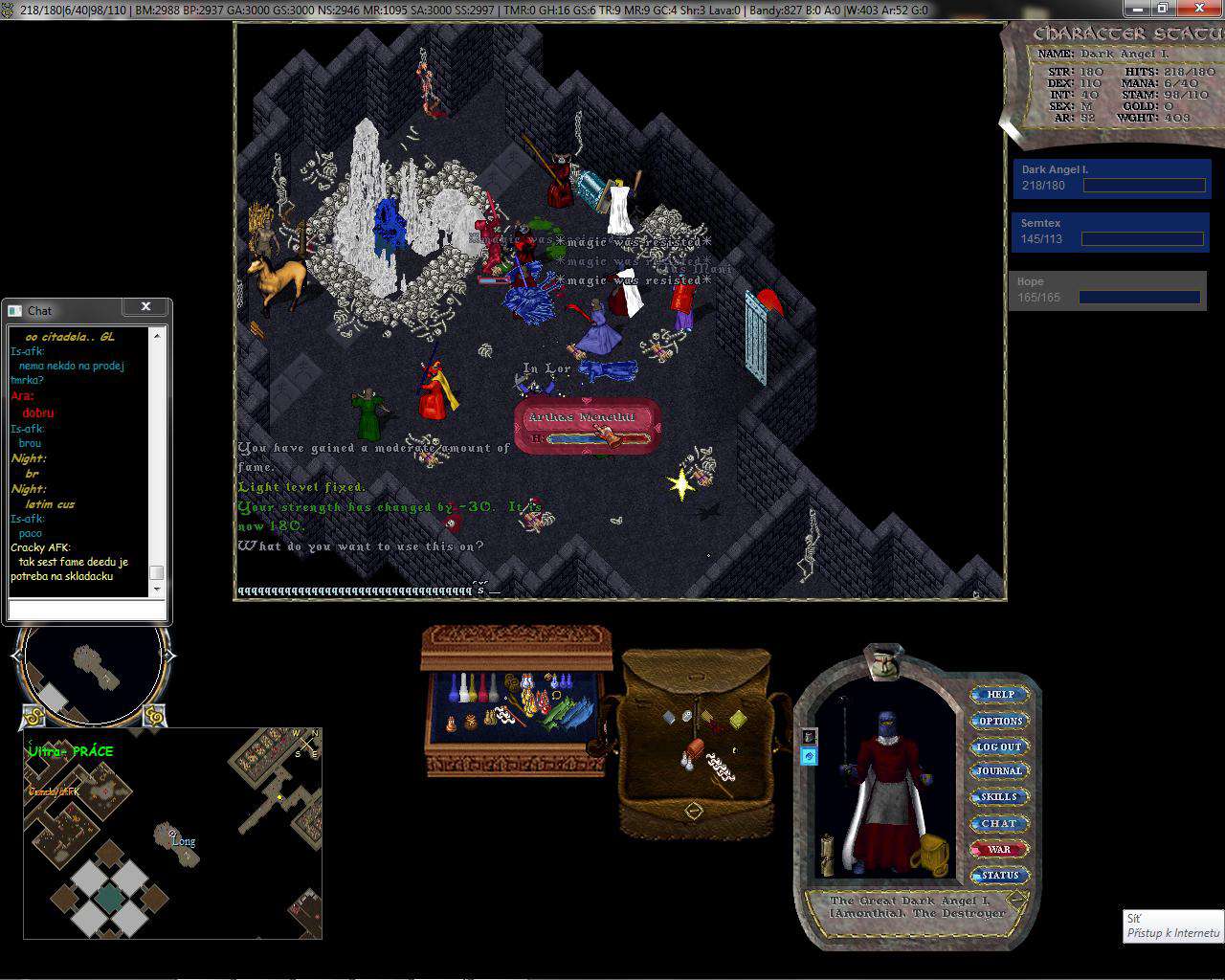This screenshot has width=1225, height=980.
Task: Maximize the game window
Action: 1162,8
